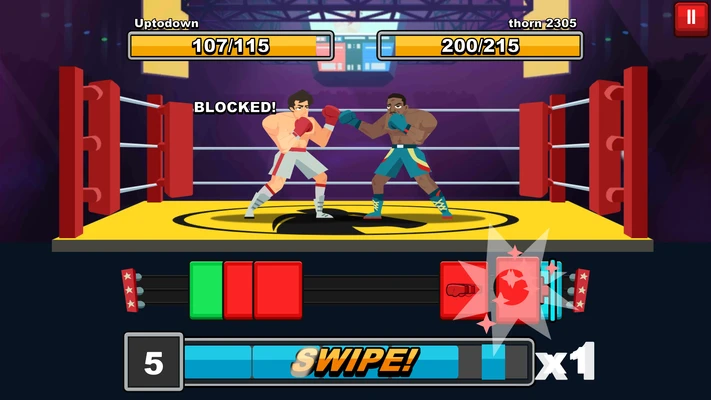The image size is (711, 400).
Task: Tap the glowing pink tile on the track
Action: coord(517,288)
